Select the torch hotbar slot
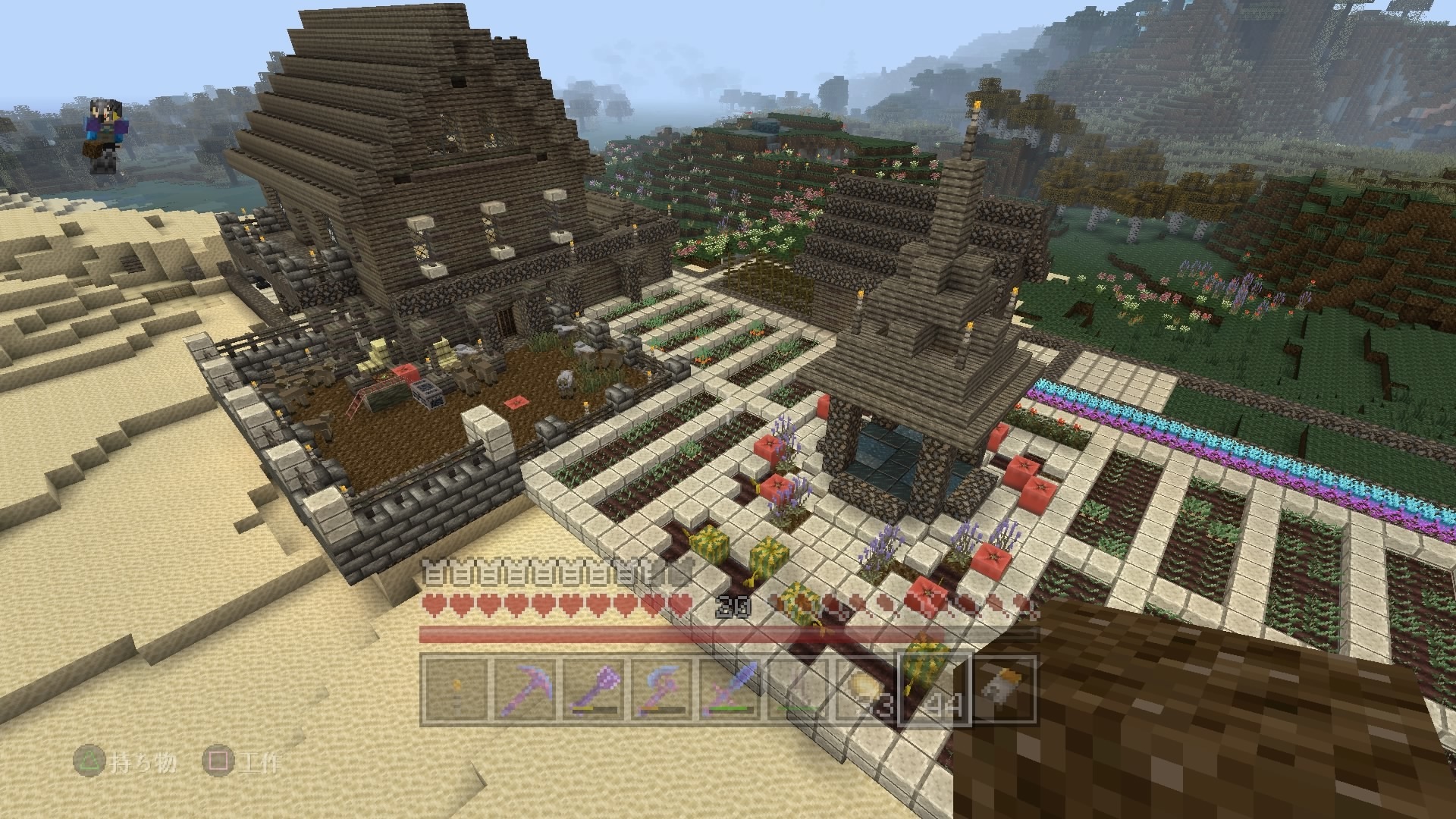The image size is (1456, 819). click(x=456, y=689)
